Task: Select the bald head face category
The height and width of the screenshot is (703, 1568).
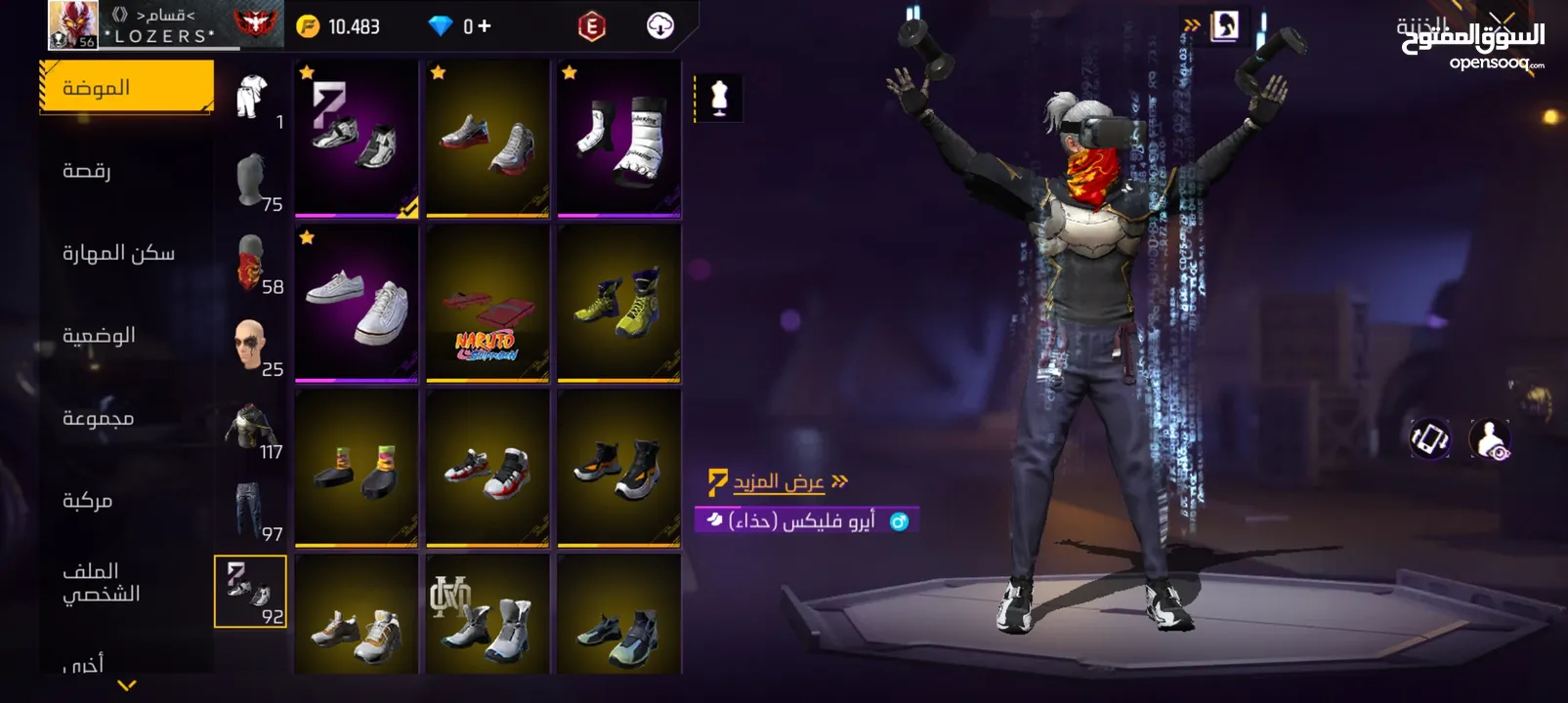Action: (250, 346)
